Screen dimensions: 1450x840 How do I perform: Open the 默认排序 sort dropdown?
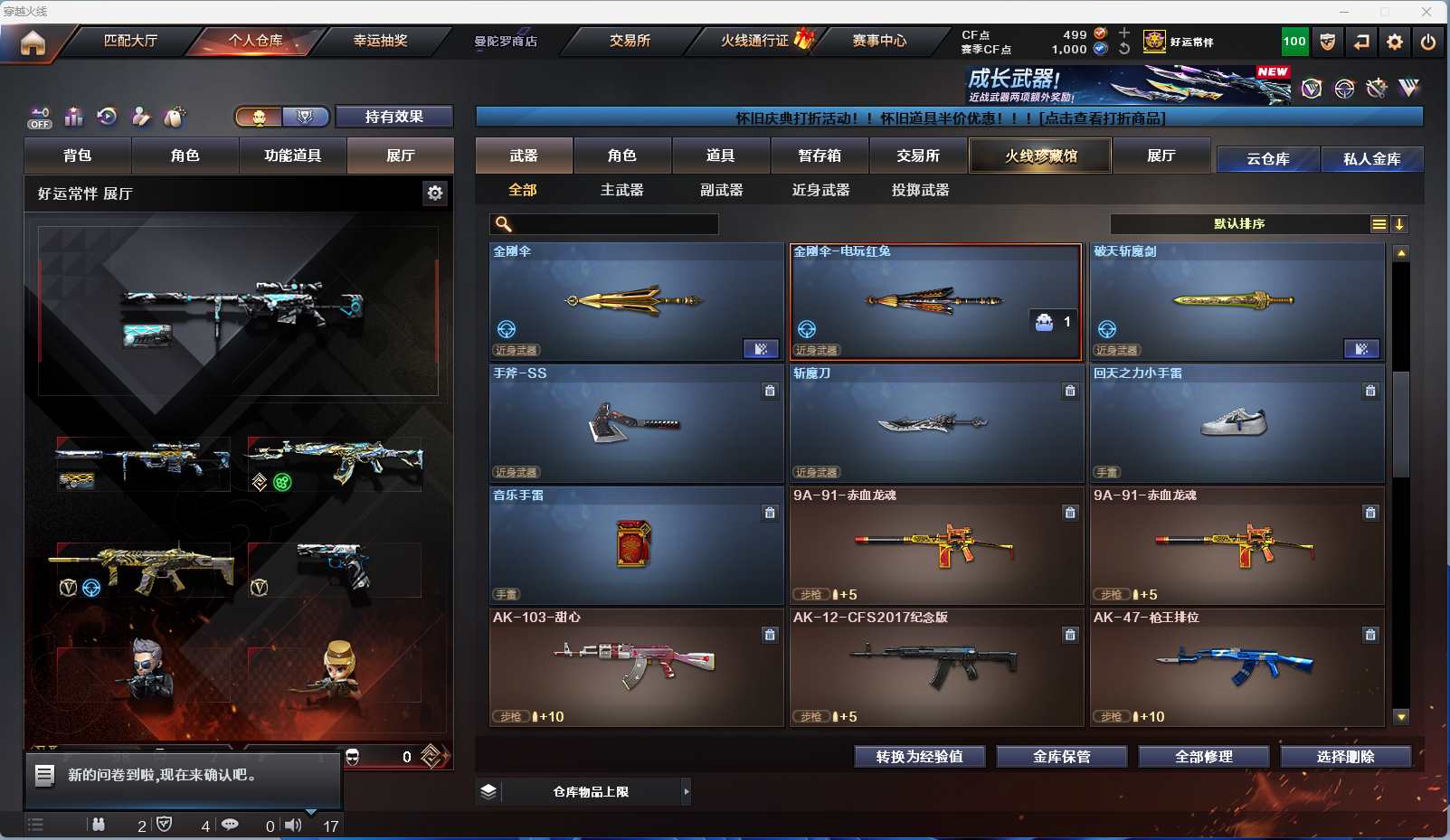pos(1239,224)
